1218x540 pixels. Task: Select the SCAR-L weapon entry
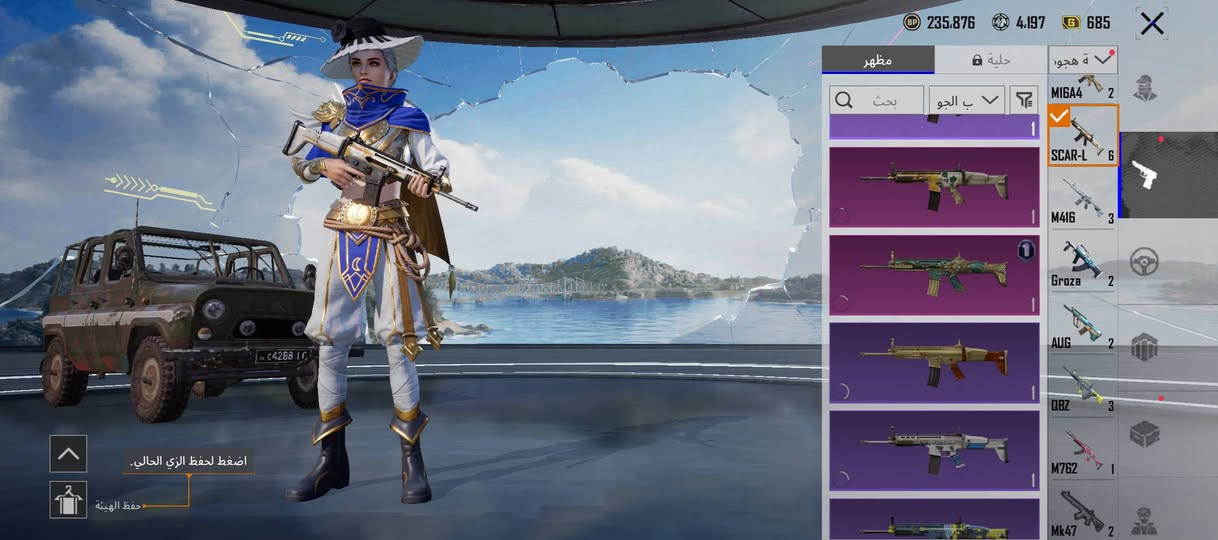pos(1082,135)
